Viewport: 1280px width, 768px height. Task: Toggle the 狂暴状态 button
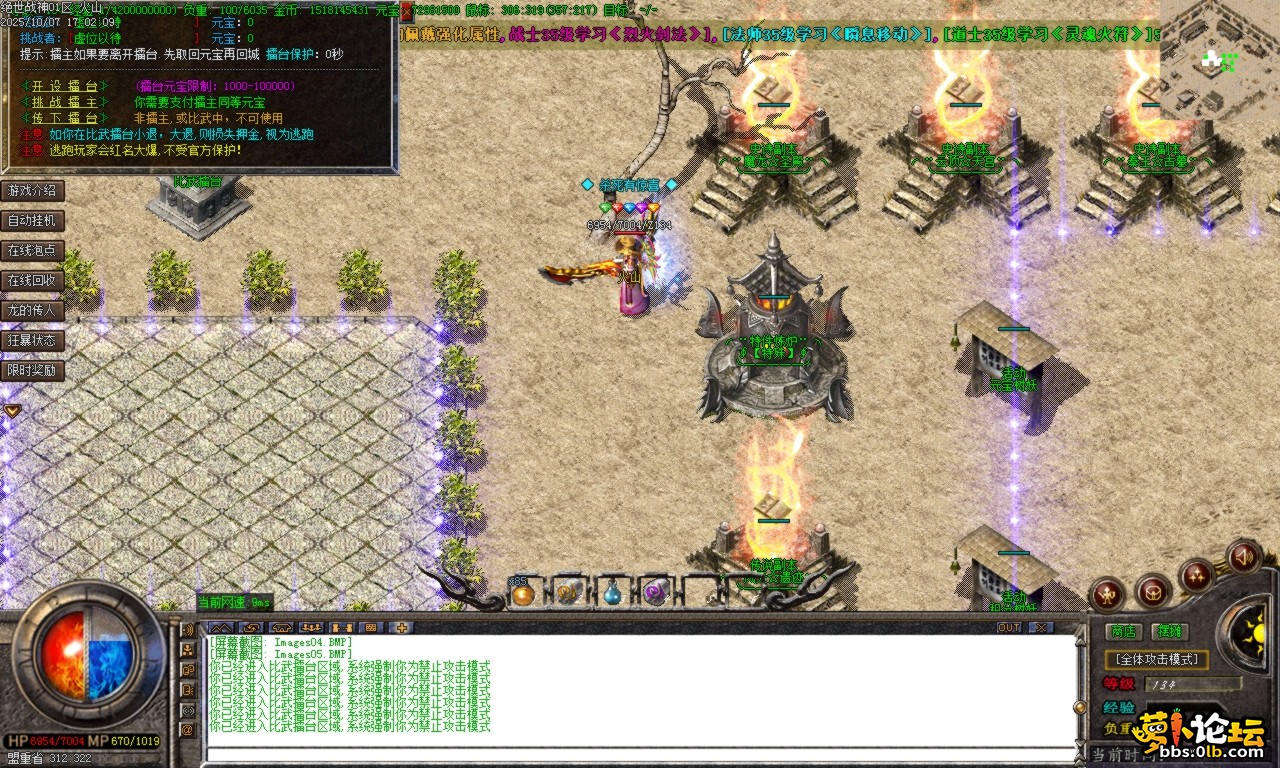(x=32, y=341)
